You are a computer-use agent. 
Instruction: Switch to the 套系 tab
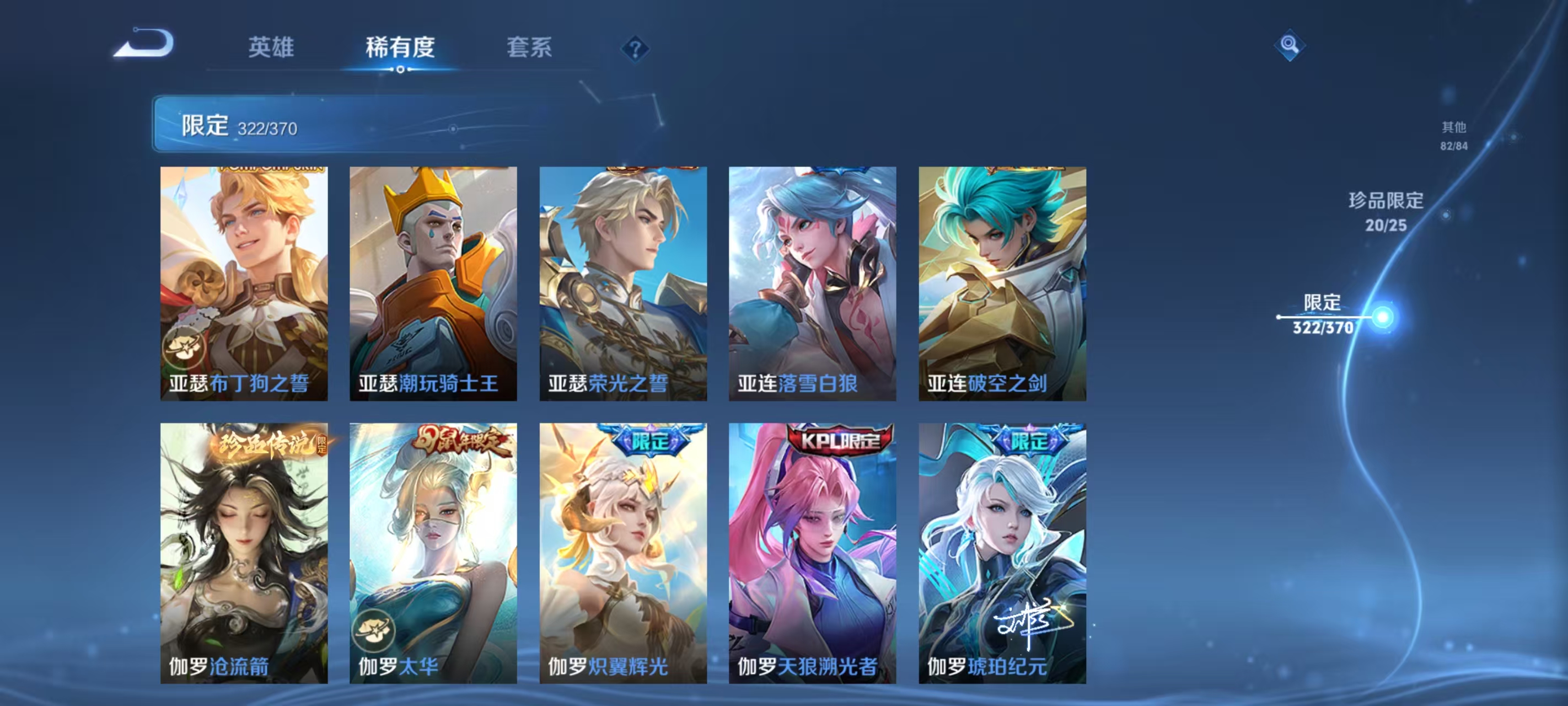(528, 47)
